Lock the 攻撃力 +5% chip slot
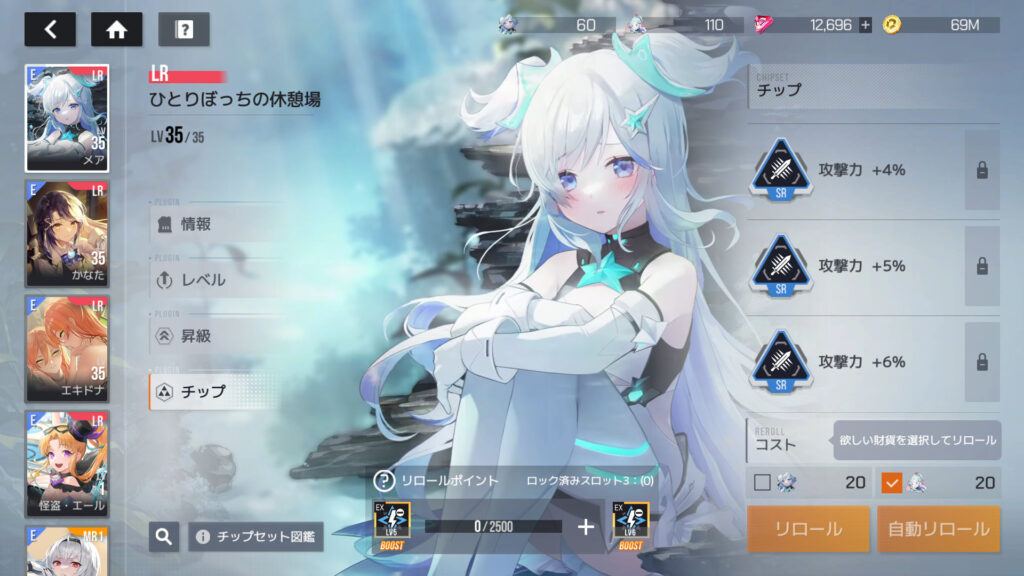This screenshot has width=1024, height=576. click(x=982, y=266)
